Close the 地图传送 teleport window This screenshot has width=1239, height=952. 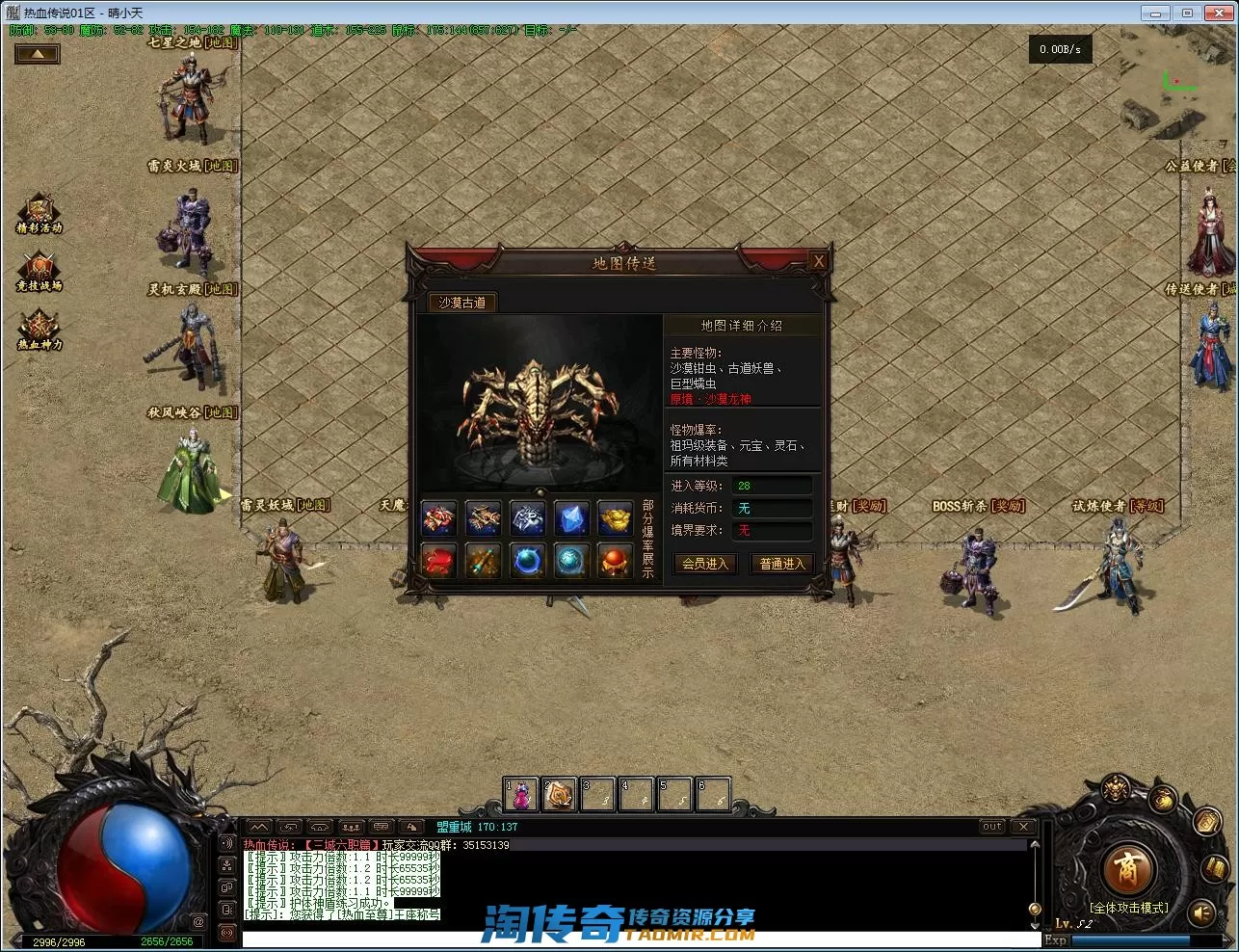(818, 261)
